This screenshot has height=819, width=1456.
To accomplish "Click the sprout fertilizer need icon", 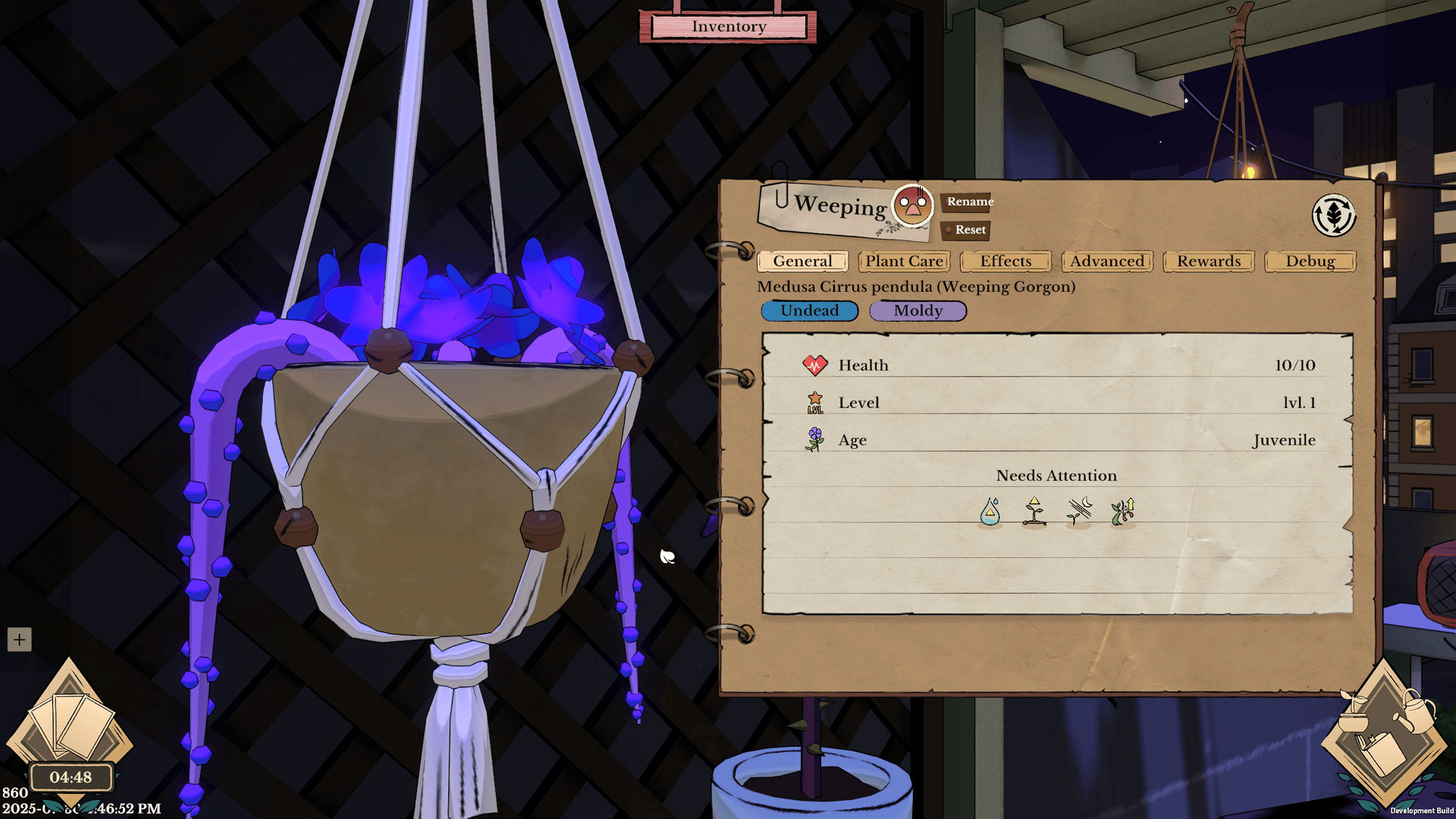I will [x=1034, y=512].
